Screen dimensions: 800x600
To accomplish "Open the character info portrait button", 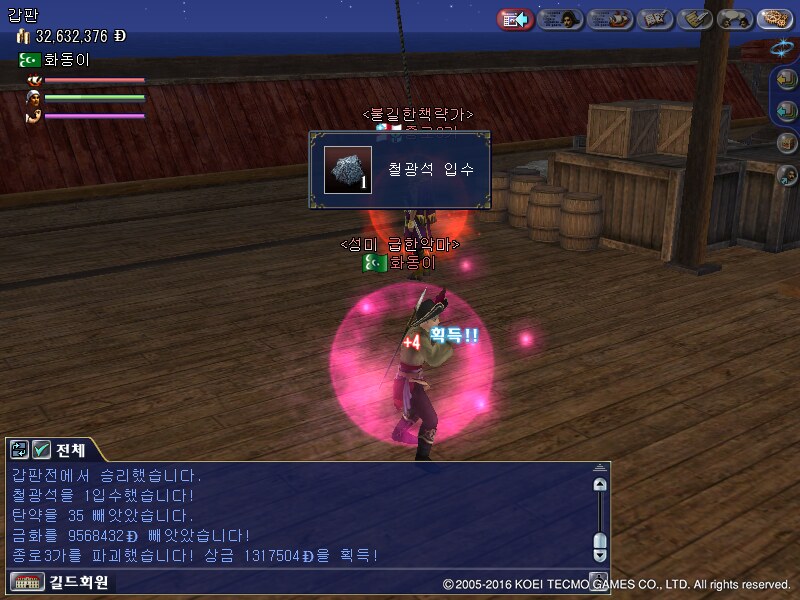I will pyautogui.click(x=560, y=19).
